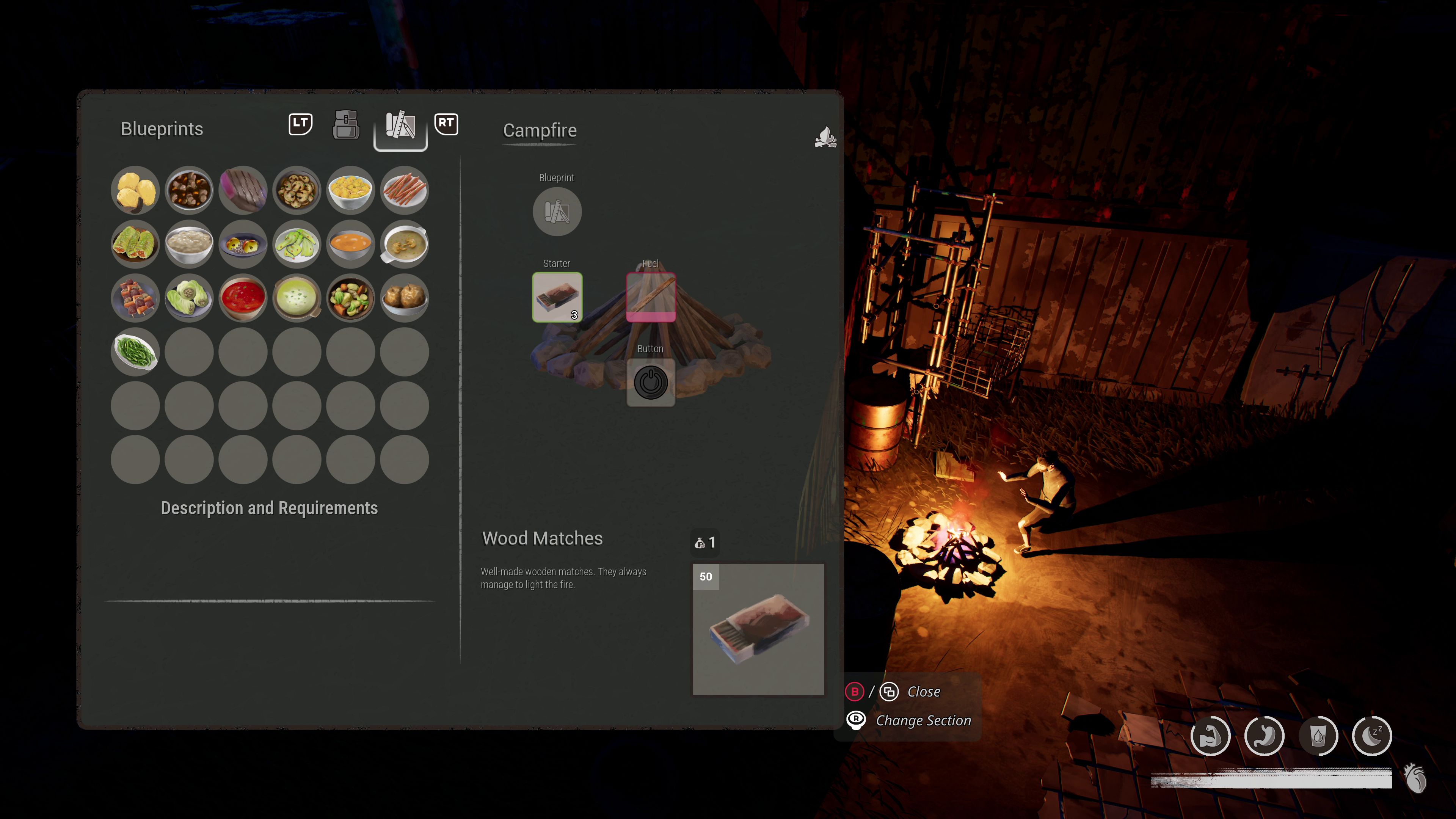The image size is (1456, 819).
Task: Pick the sautéed mushrooms bowl blueprint
Action: [x=297, y=190]
